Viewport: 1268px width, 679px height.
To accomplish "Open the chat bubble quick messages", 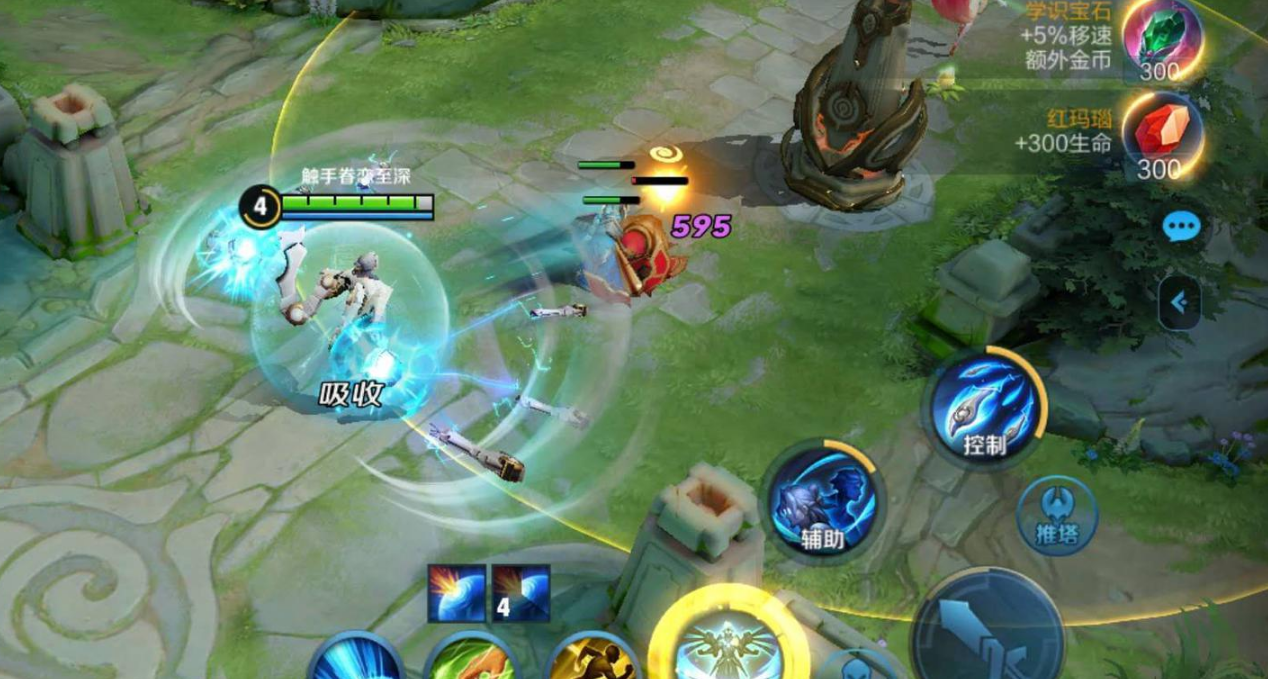I will click(1181, 227).
